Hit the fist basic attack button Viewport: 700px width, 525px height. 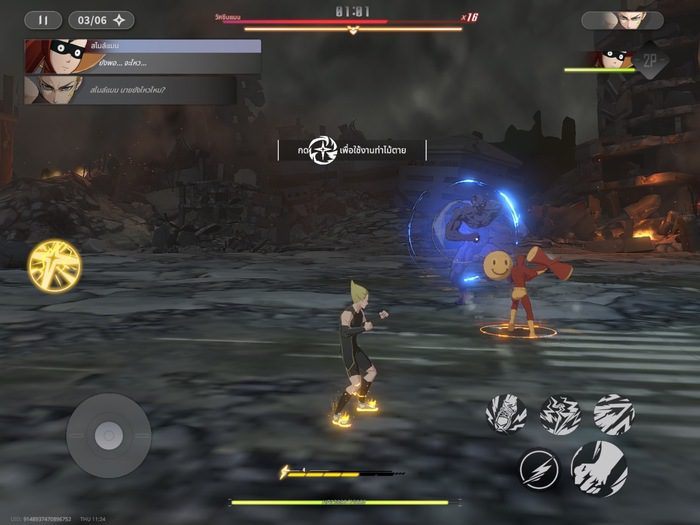(599, 468)
